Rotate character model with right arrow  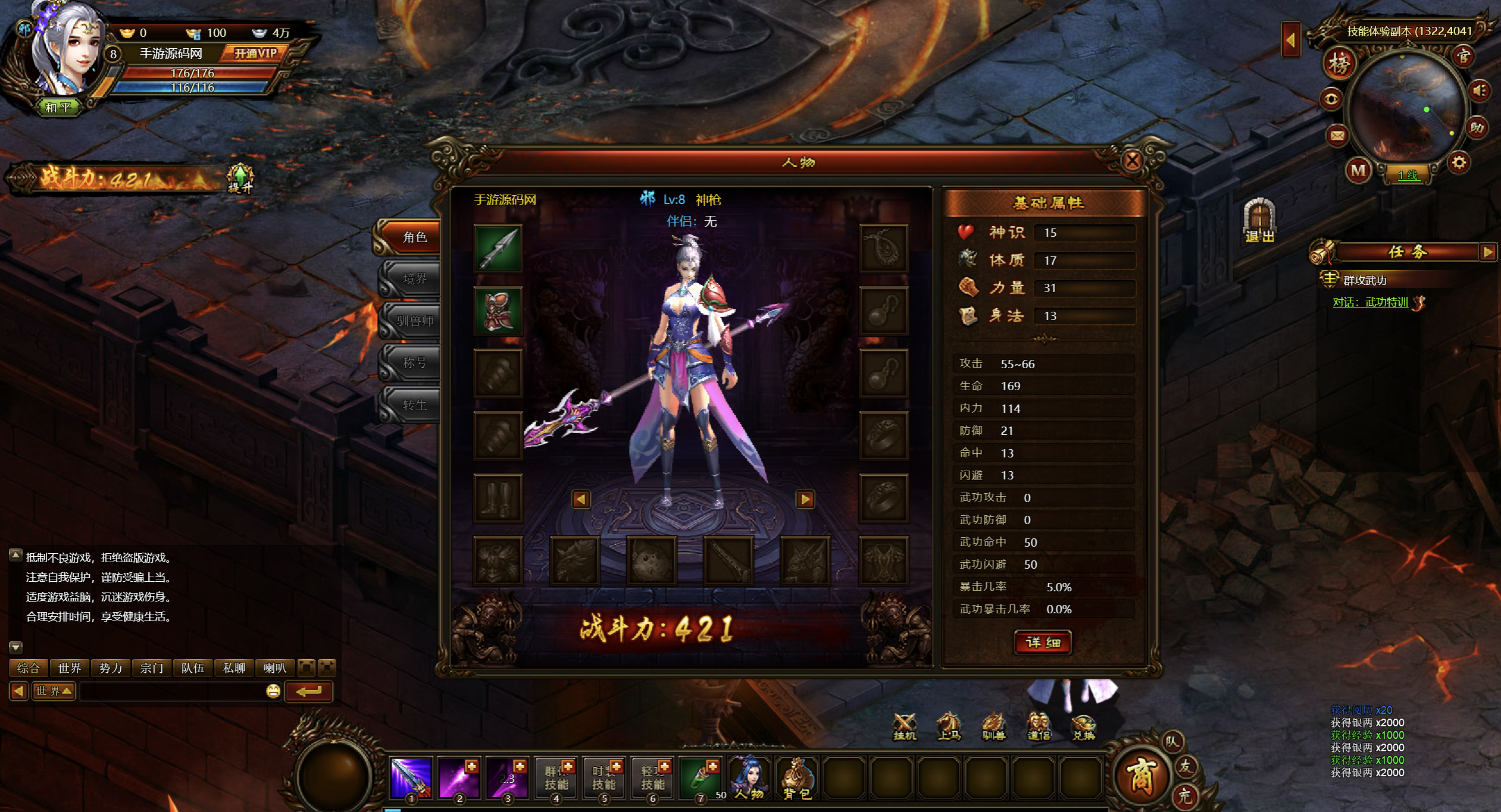805,499
